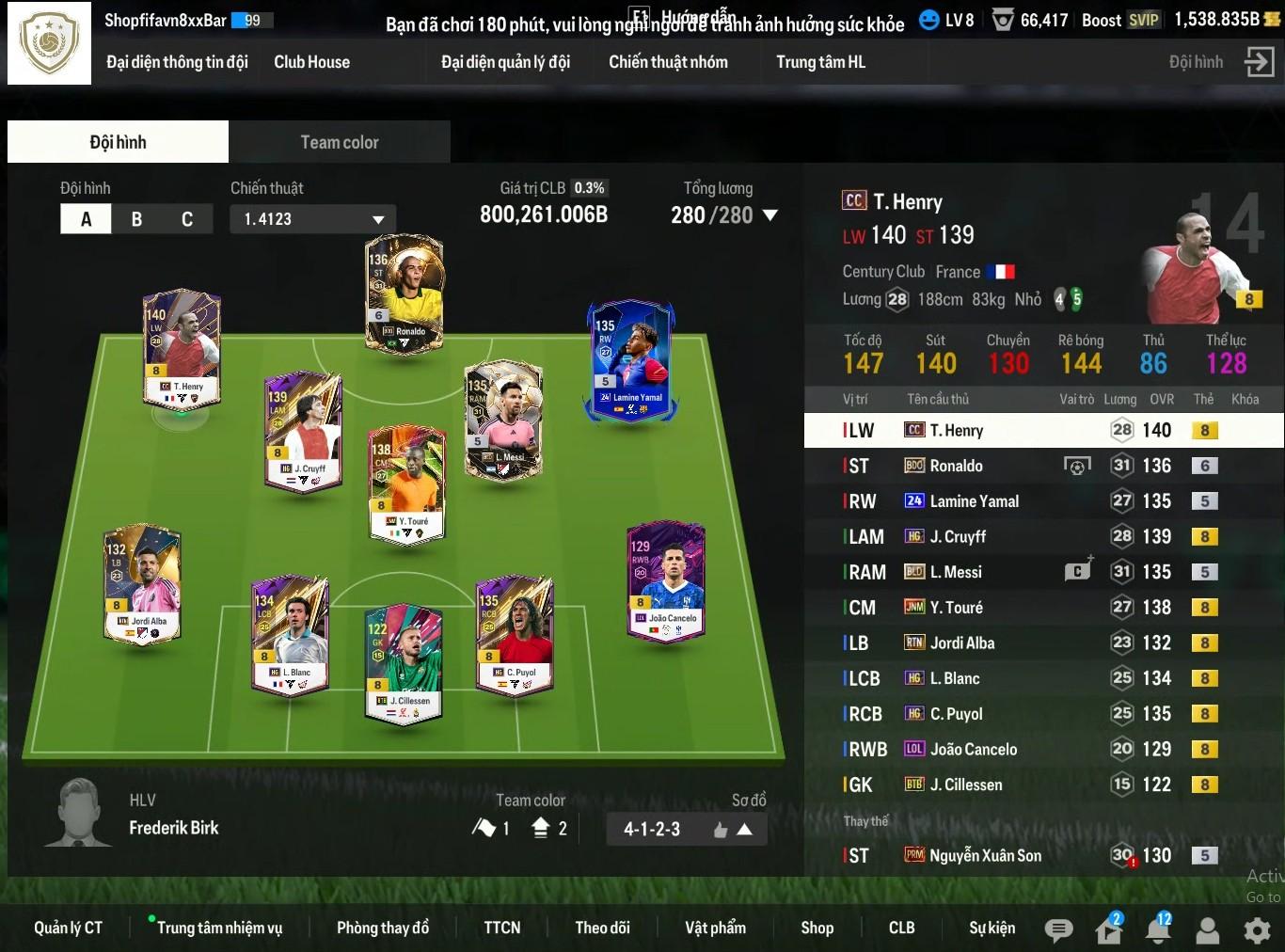Go to Trung tâm HL
The width and height of the screenshot is (1285, 952).
coord(820,62)
